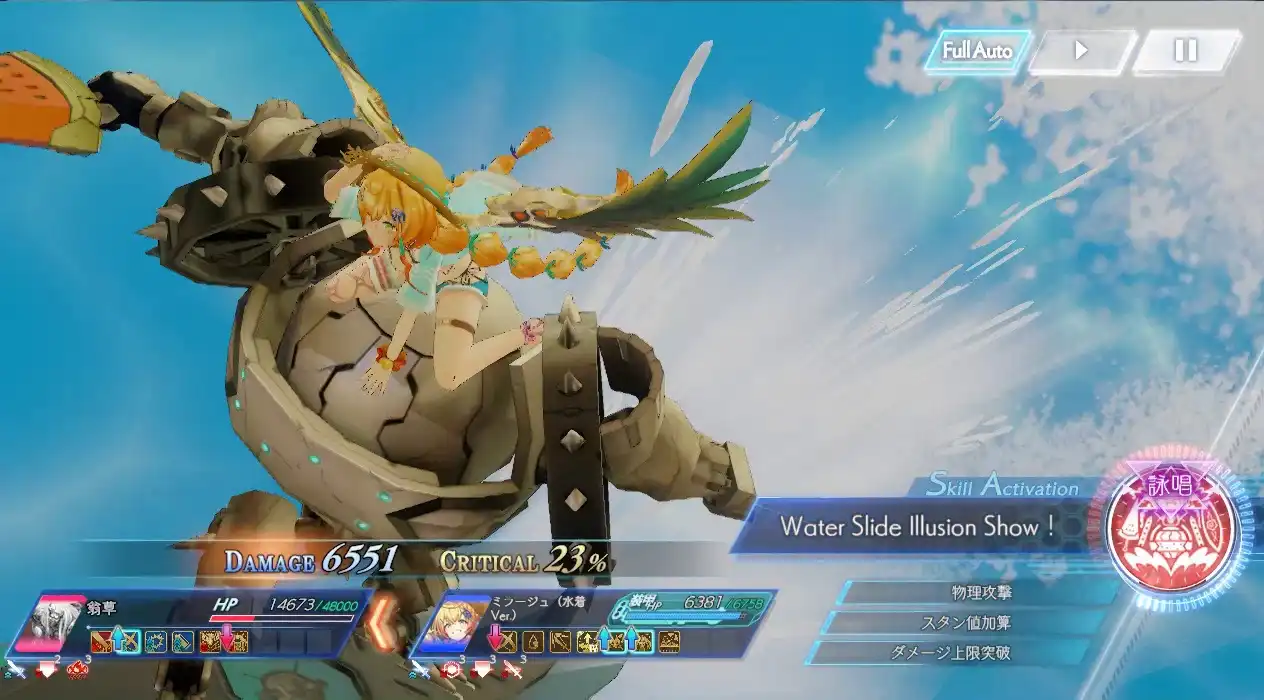The height and width of the screenshot is (700, 1264).
Task: Click the Water Slide Illusion Show skill banner
Action: click(x=915, y=526)
